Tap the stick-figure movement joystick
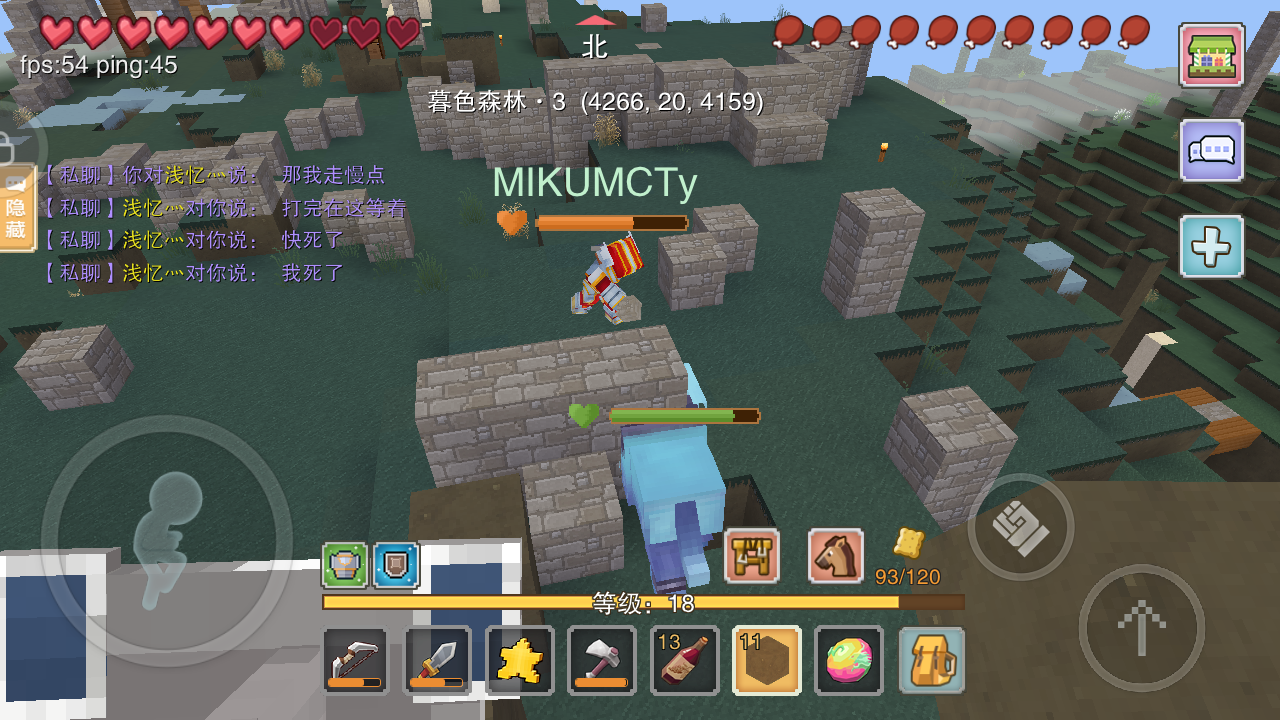This screenshot has width=1280, height=720. tap(167, 540)
